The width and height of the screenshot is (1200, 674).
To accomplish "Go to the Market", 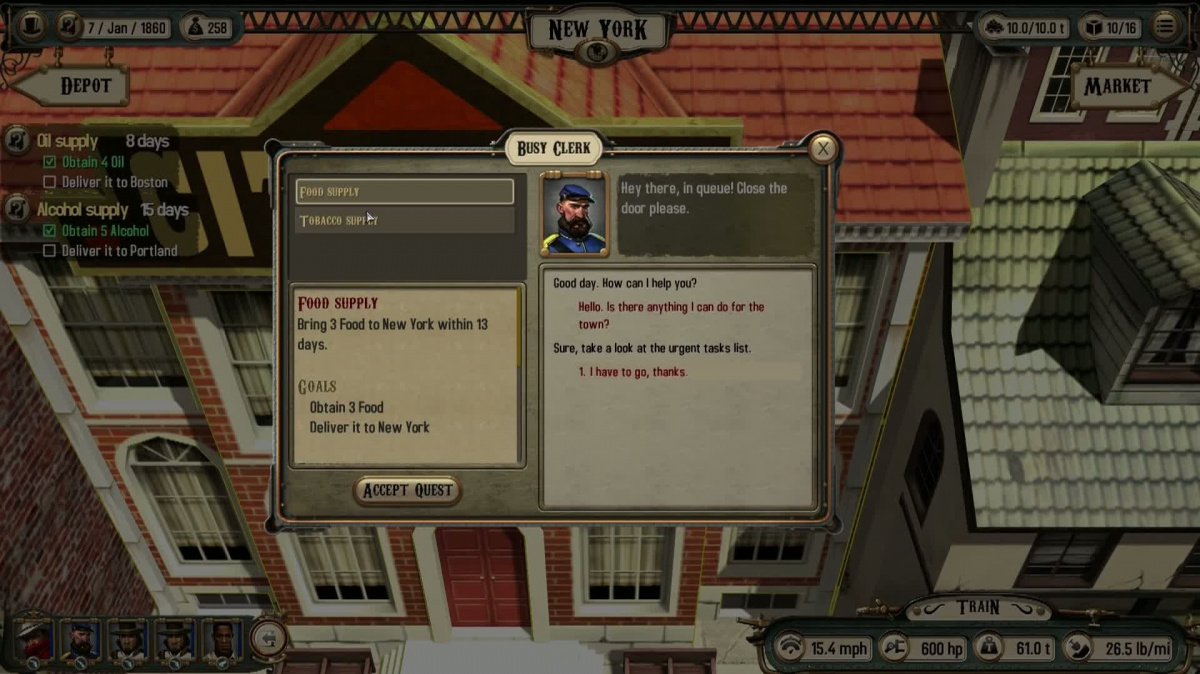I will coord(1116,87).
